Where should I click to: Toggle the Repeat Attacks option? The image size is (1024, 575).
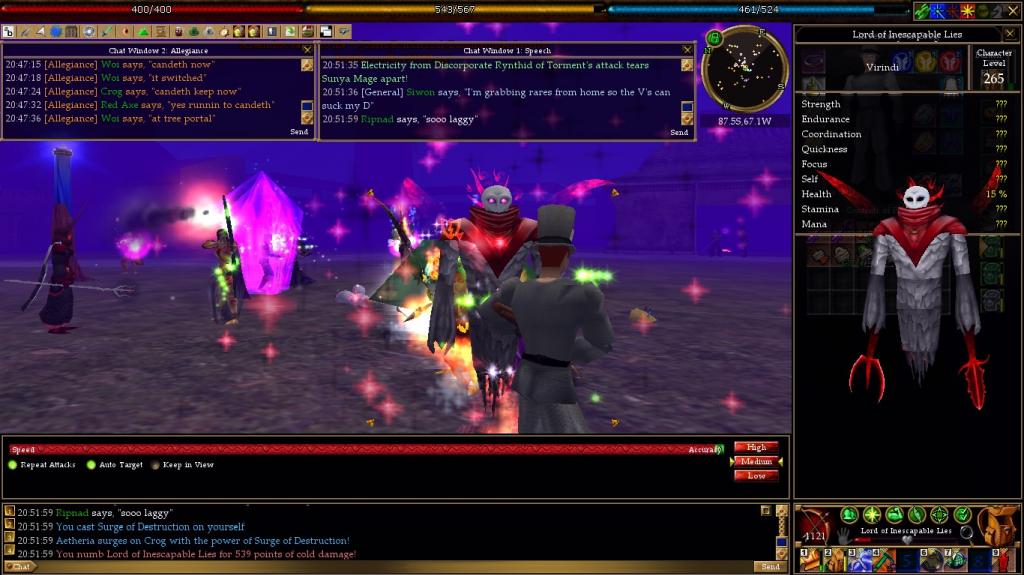pyautogui.click(x=13, y=465)
